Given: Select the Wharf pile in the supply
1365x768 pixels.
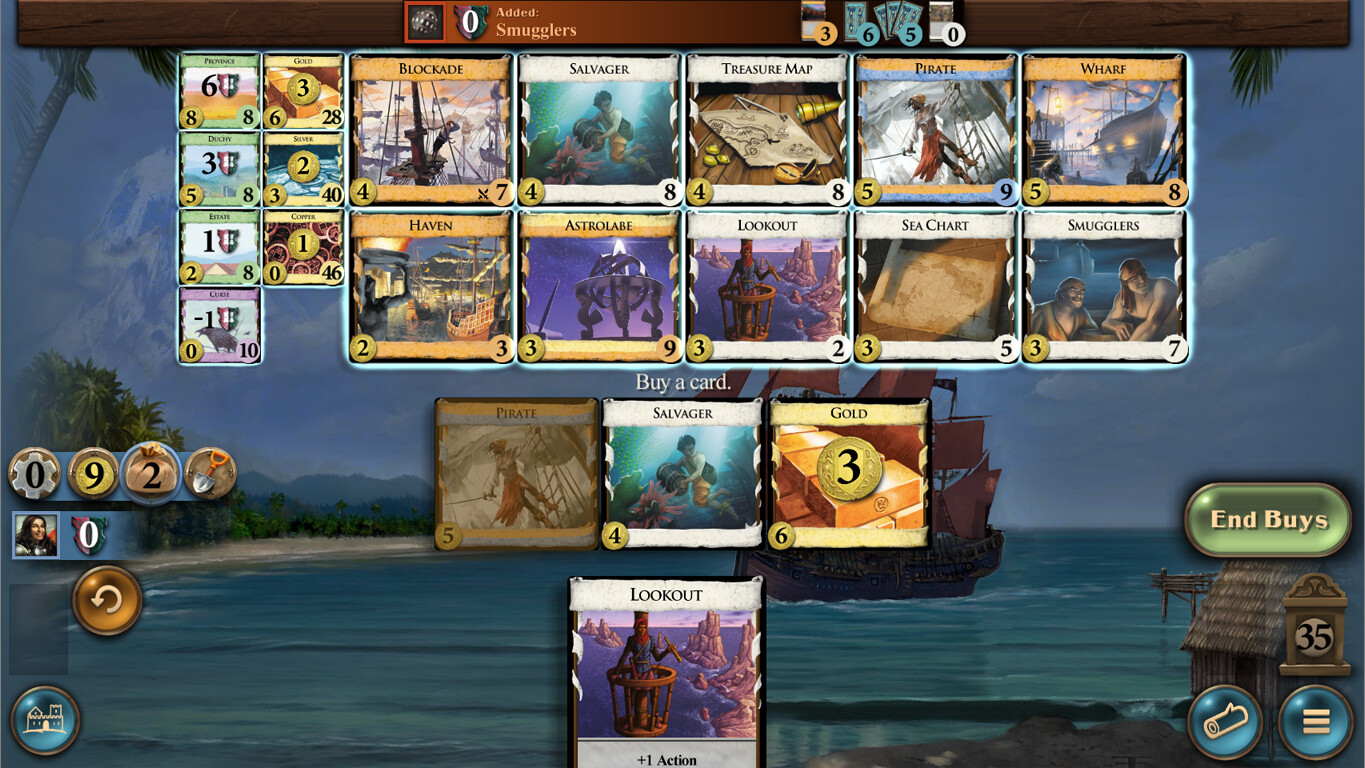Looking at the screenshot, I should (1104, 130).
